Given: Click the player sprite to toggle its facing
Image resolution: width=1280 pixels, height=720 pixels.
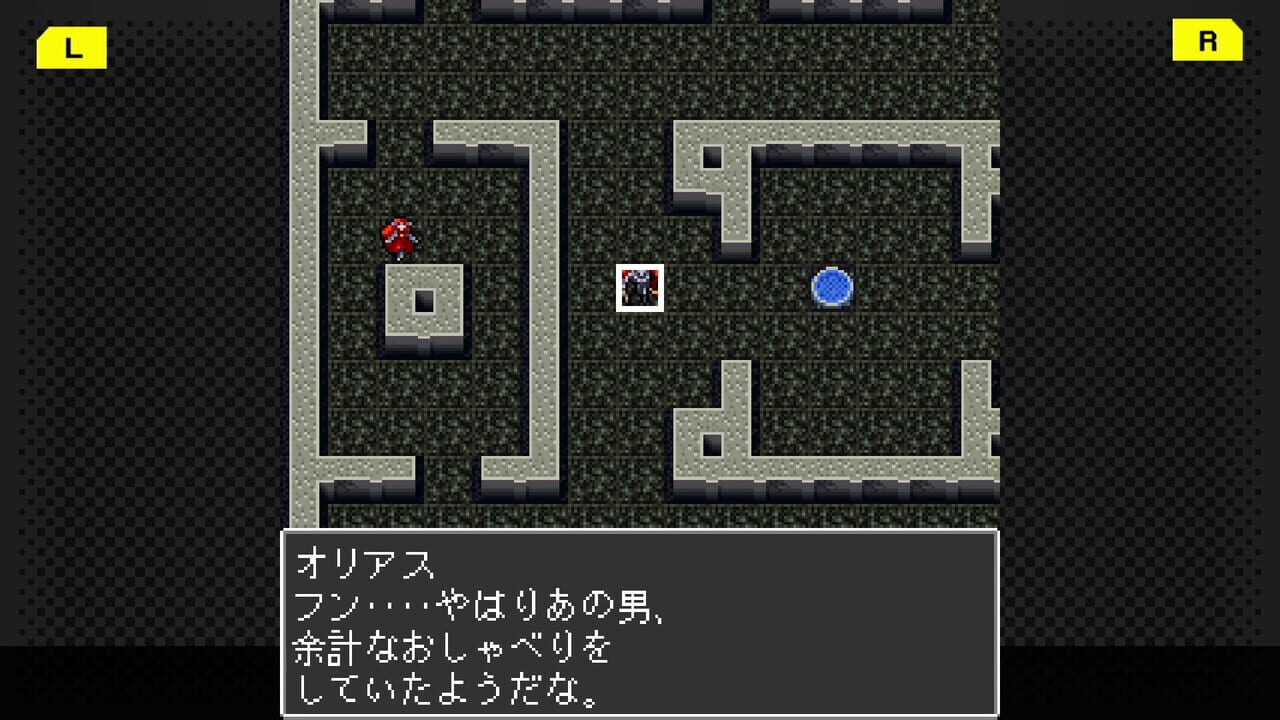Looking at the screenshot, I should [x=398, y=235].
